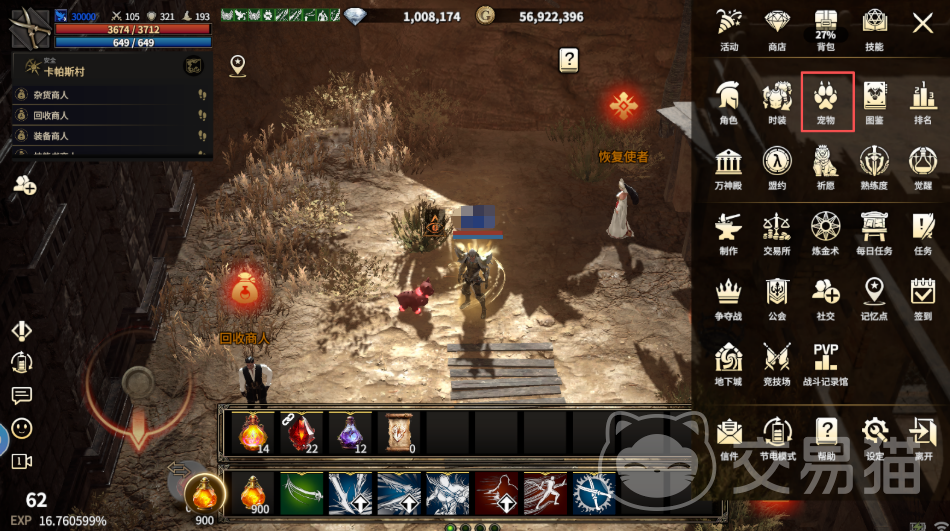Open the 信件 mailbox
The image size is (950, 531).
(728, 438)
